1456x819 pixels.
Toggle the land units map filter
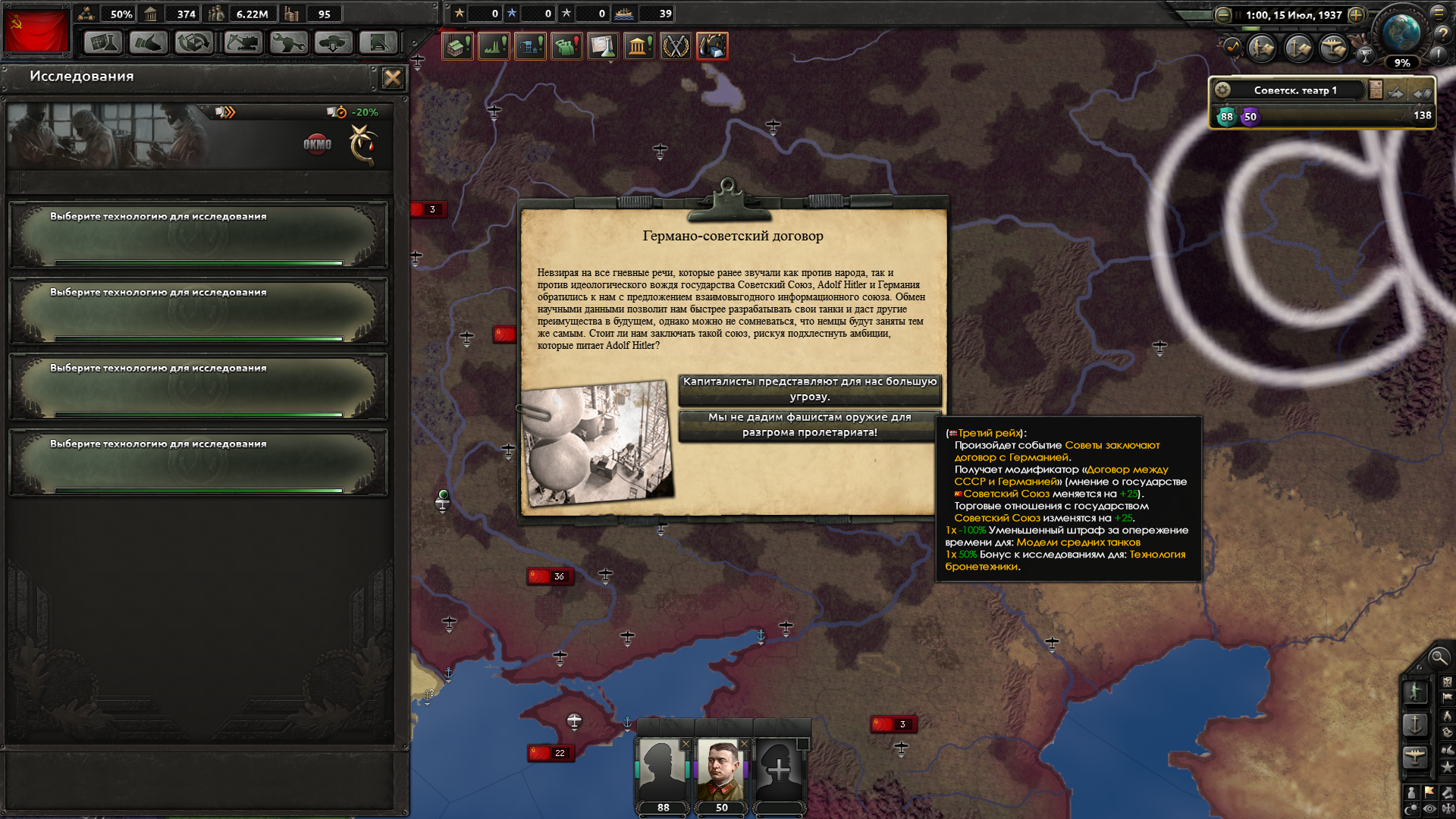point(1416,692)
